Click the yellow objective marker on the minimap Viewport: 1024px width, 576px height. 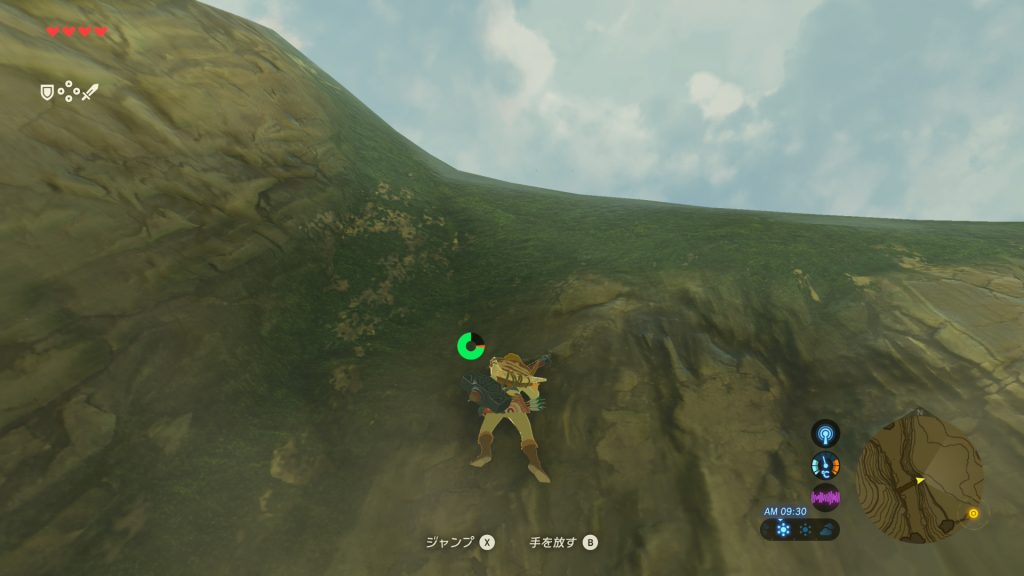[x=972, y=514]
